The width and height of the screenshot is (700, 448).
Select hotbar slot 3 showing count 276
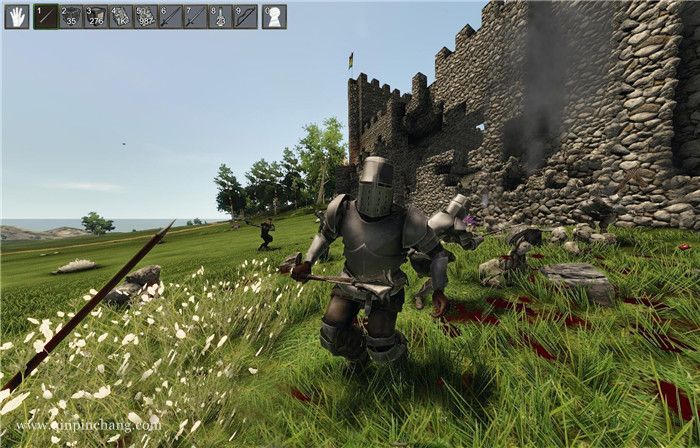point(96,16)
